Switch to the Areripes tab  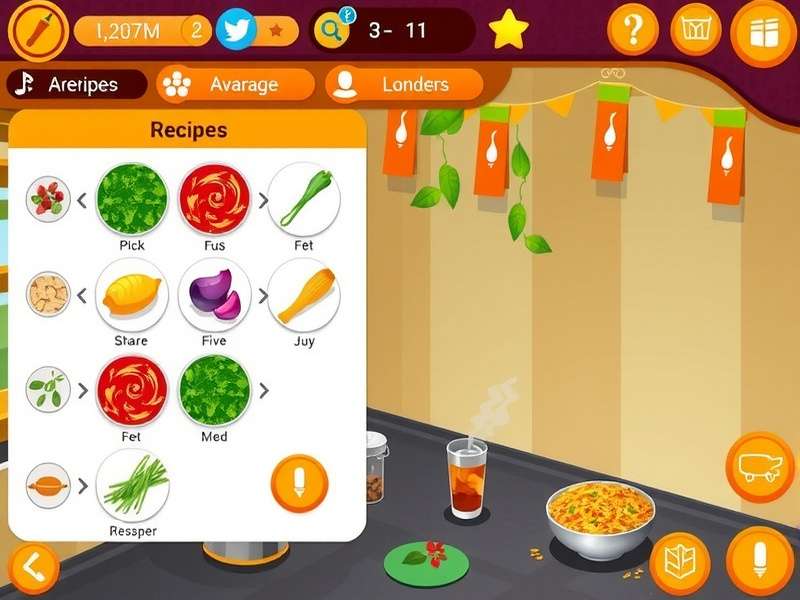point(76,85)
